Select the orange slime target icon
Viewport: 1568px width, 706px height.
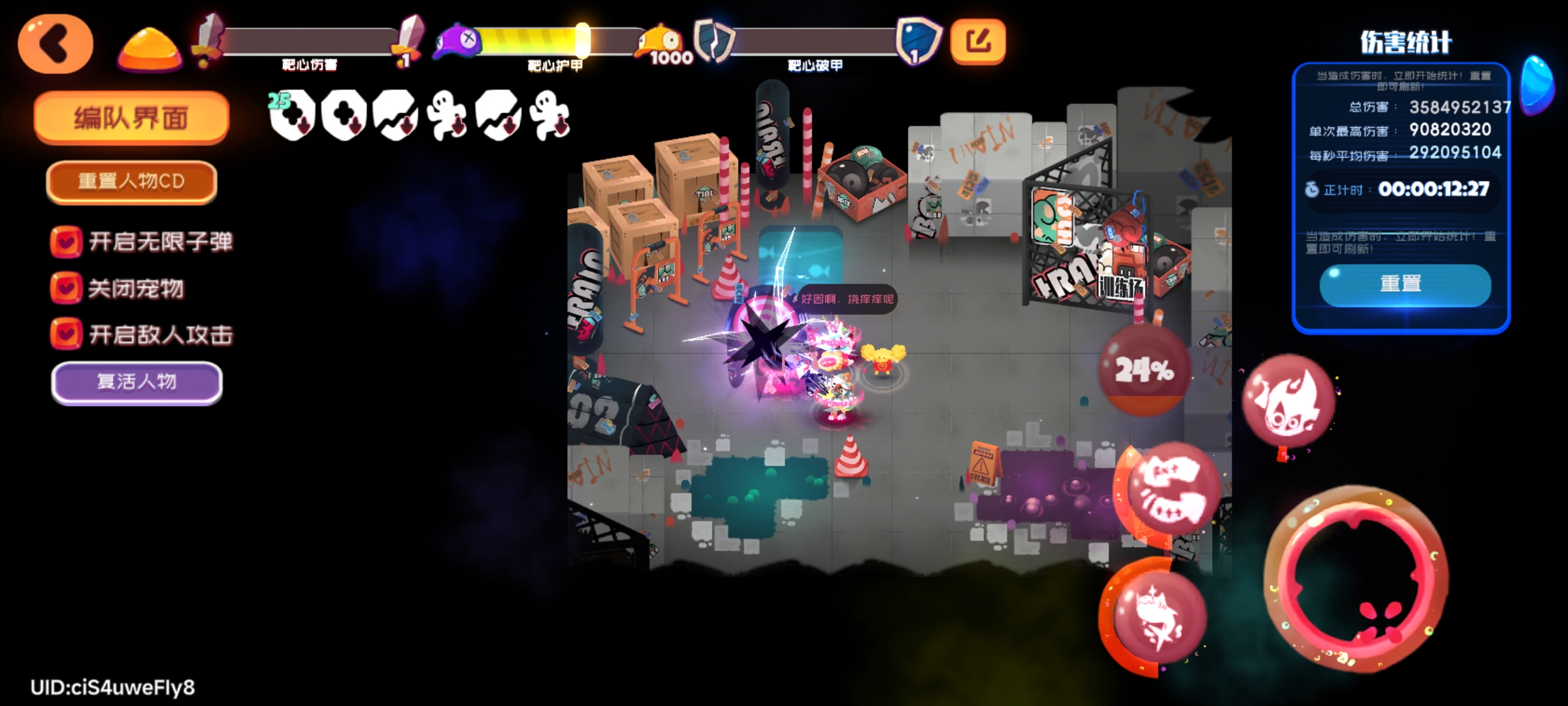coord(149,47)
